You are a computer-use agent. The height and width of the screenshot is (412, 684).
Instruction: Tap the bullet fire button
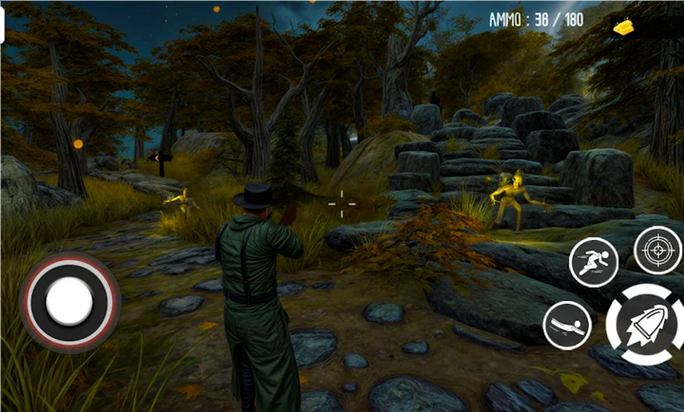(644, 324)
